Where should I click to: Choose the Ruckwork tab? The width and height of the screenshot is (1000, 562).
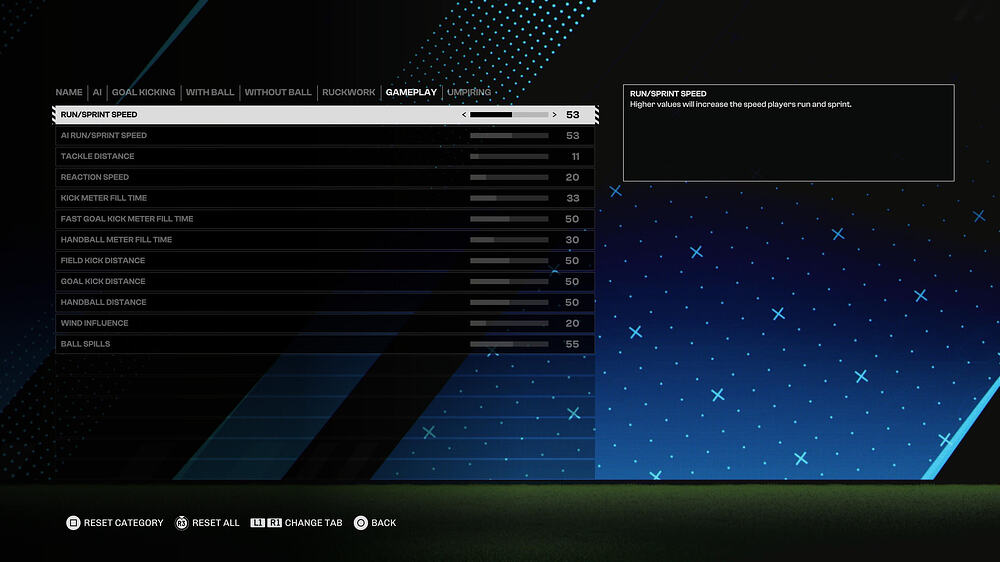tap(349, 93)
